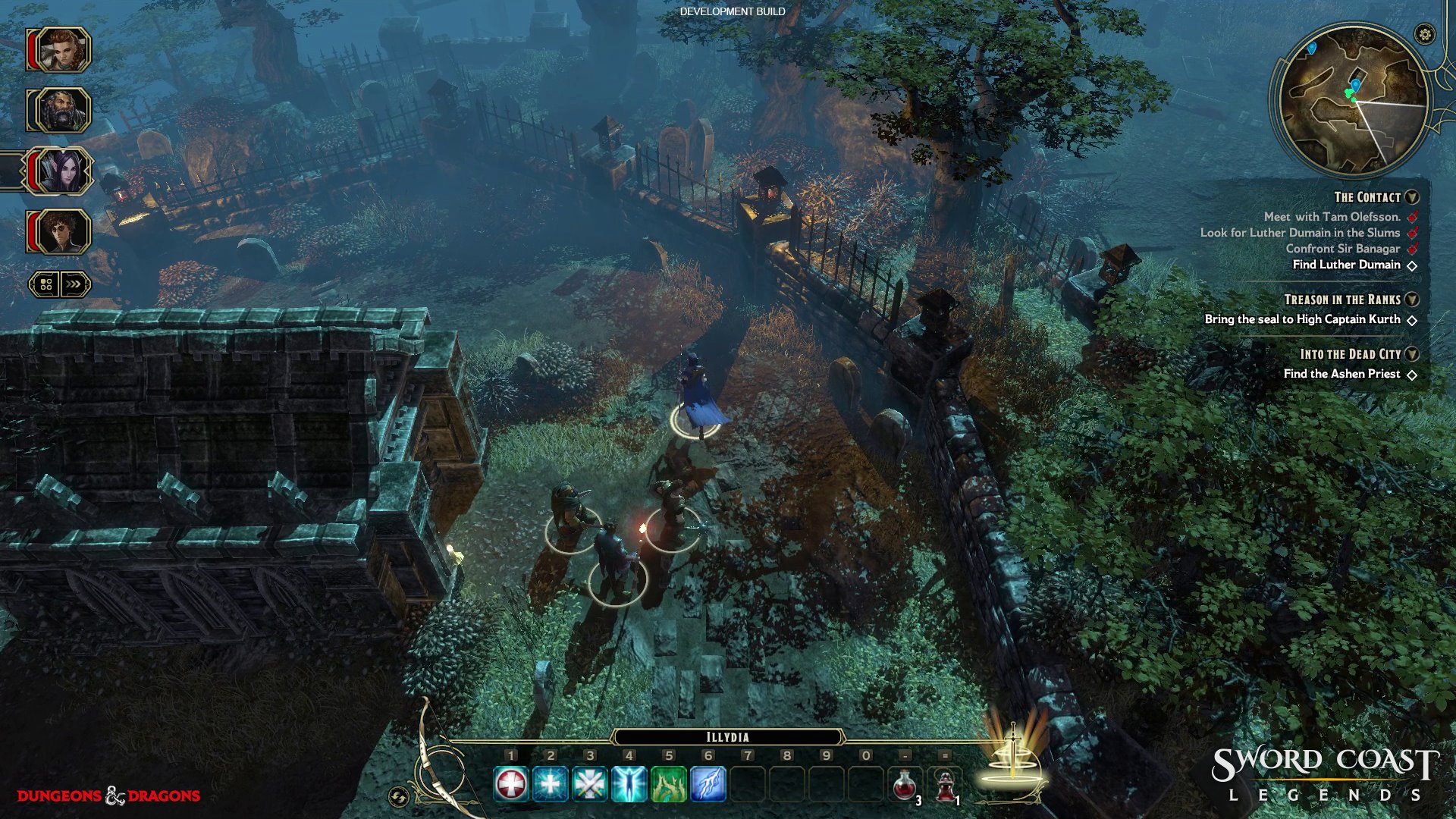Activate the red cross heal ability
Screen dimensions: 1456x819
point(511,784)
